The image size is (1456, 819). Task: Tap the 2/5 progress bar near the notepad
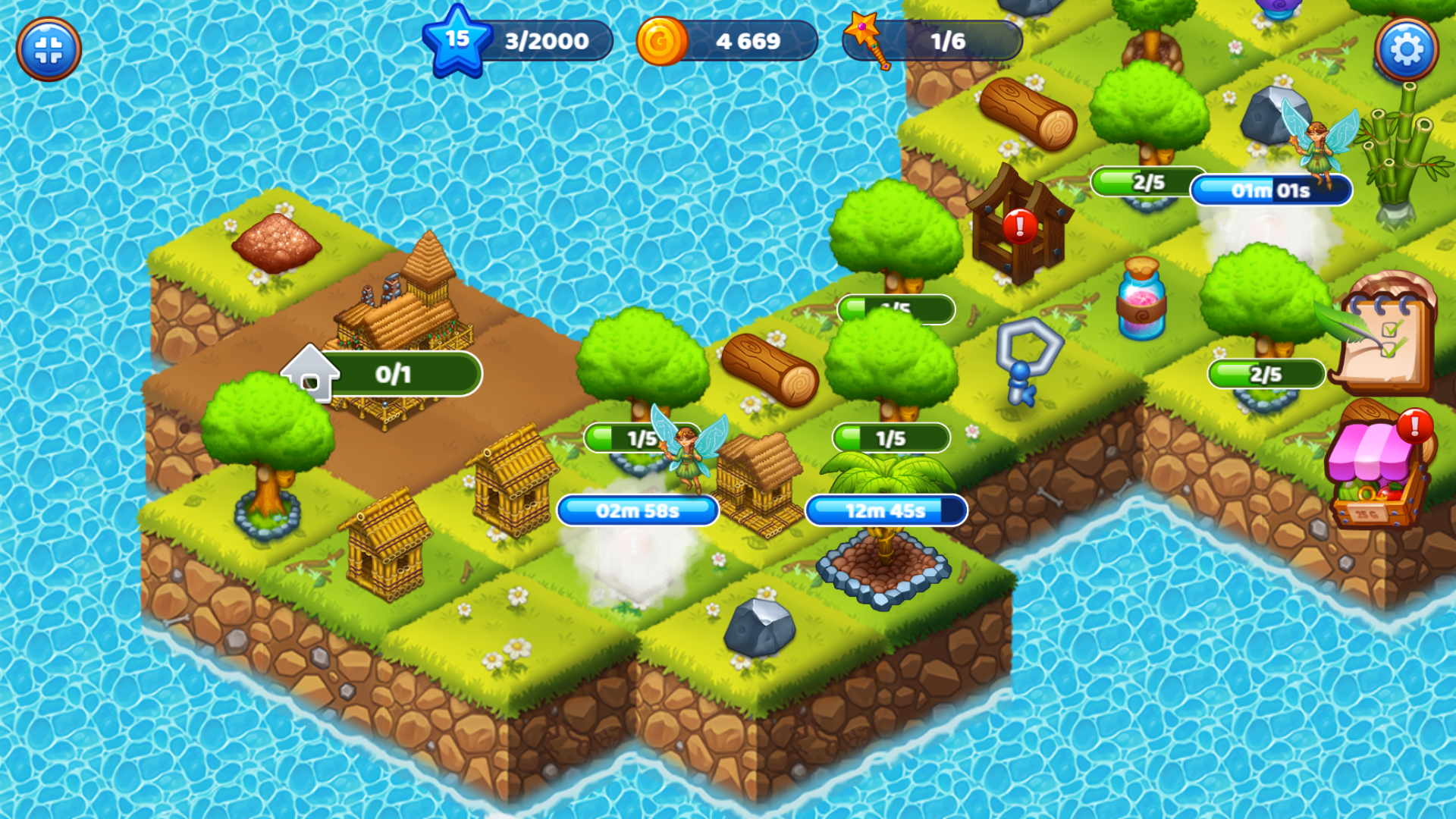pos(1266,373)
